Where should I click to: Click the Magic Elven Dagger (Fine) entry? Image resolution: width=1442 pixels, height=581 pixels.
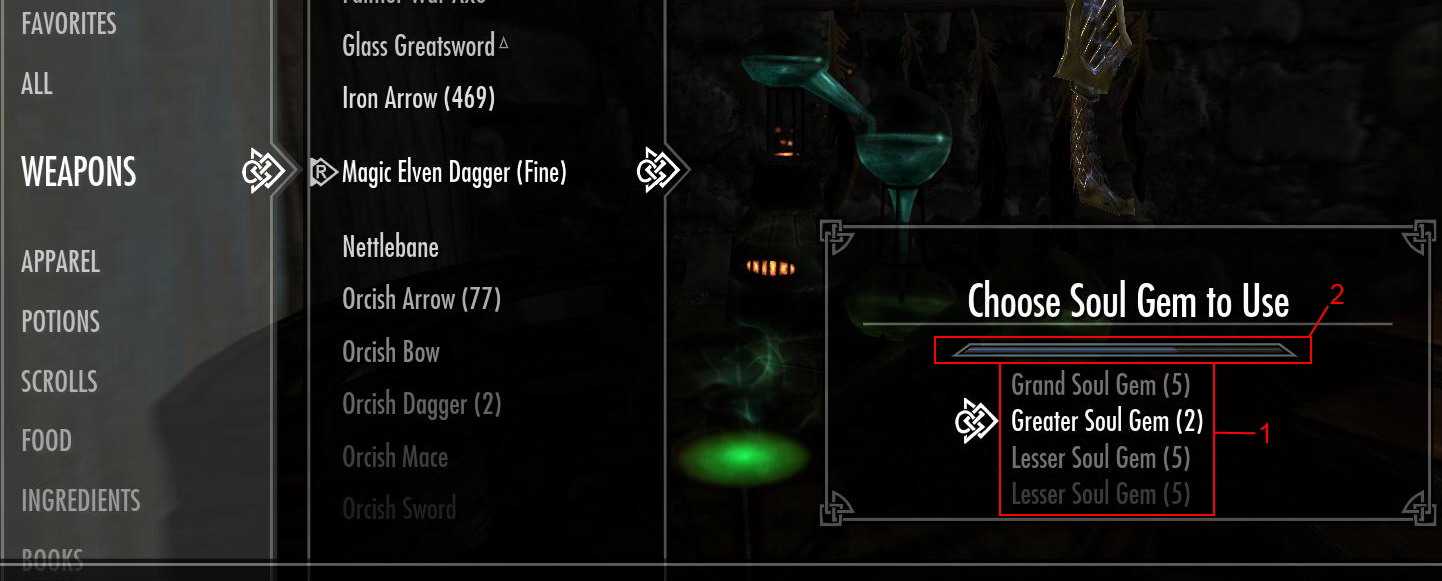(454, 172)
